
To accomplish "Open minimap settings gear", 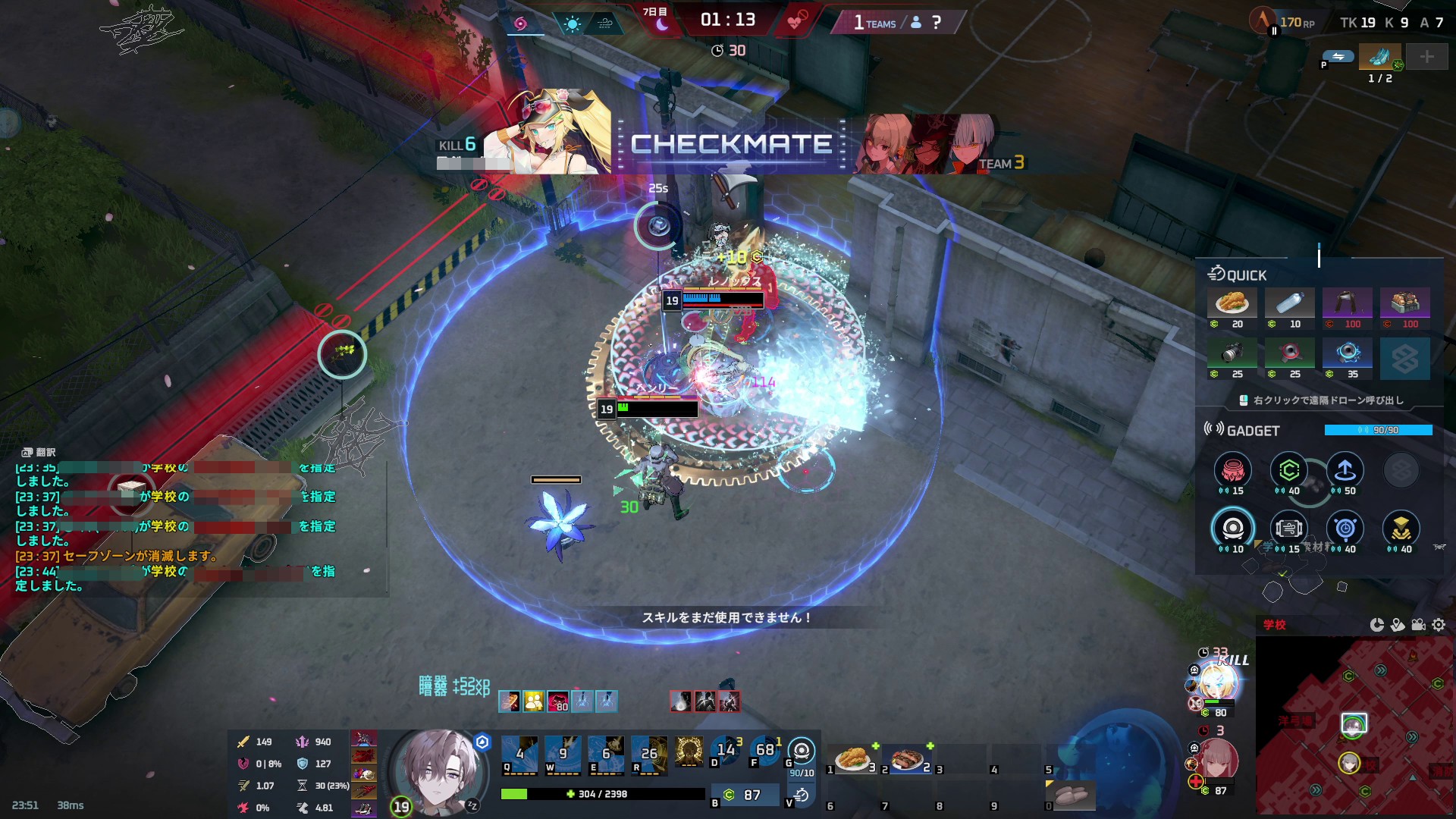I will (x=1439, y=625).
